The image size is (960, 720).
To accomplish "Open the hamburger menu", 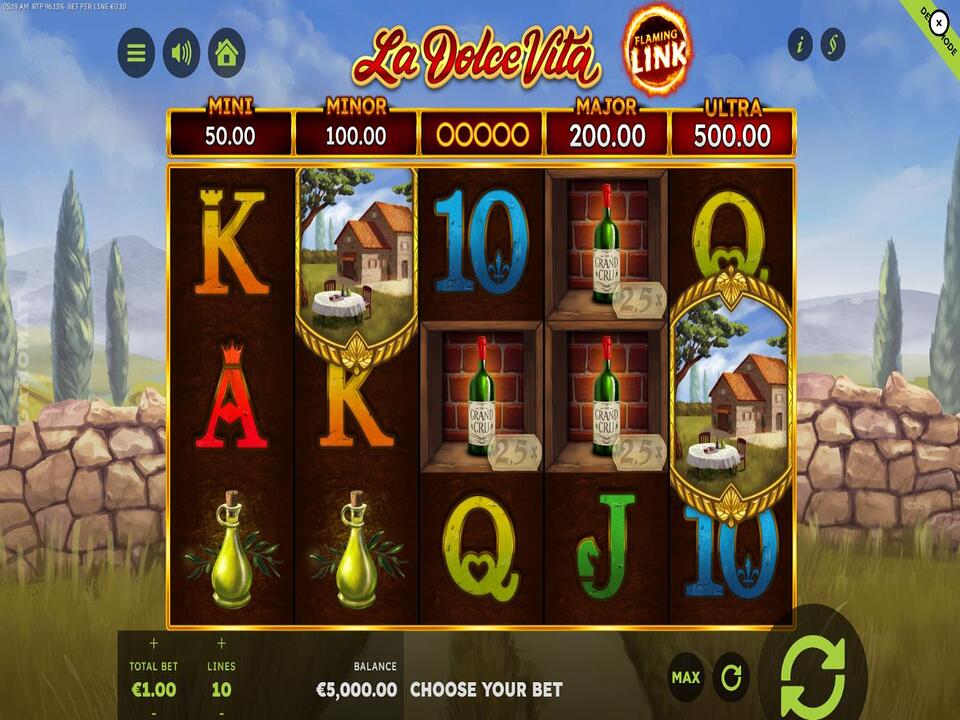I will [136, 53].
